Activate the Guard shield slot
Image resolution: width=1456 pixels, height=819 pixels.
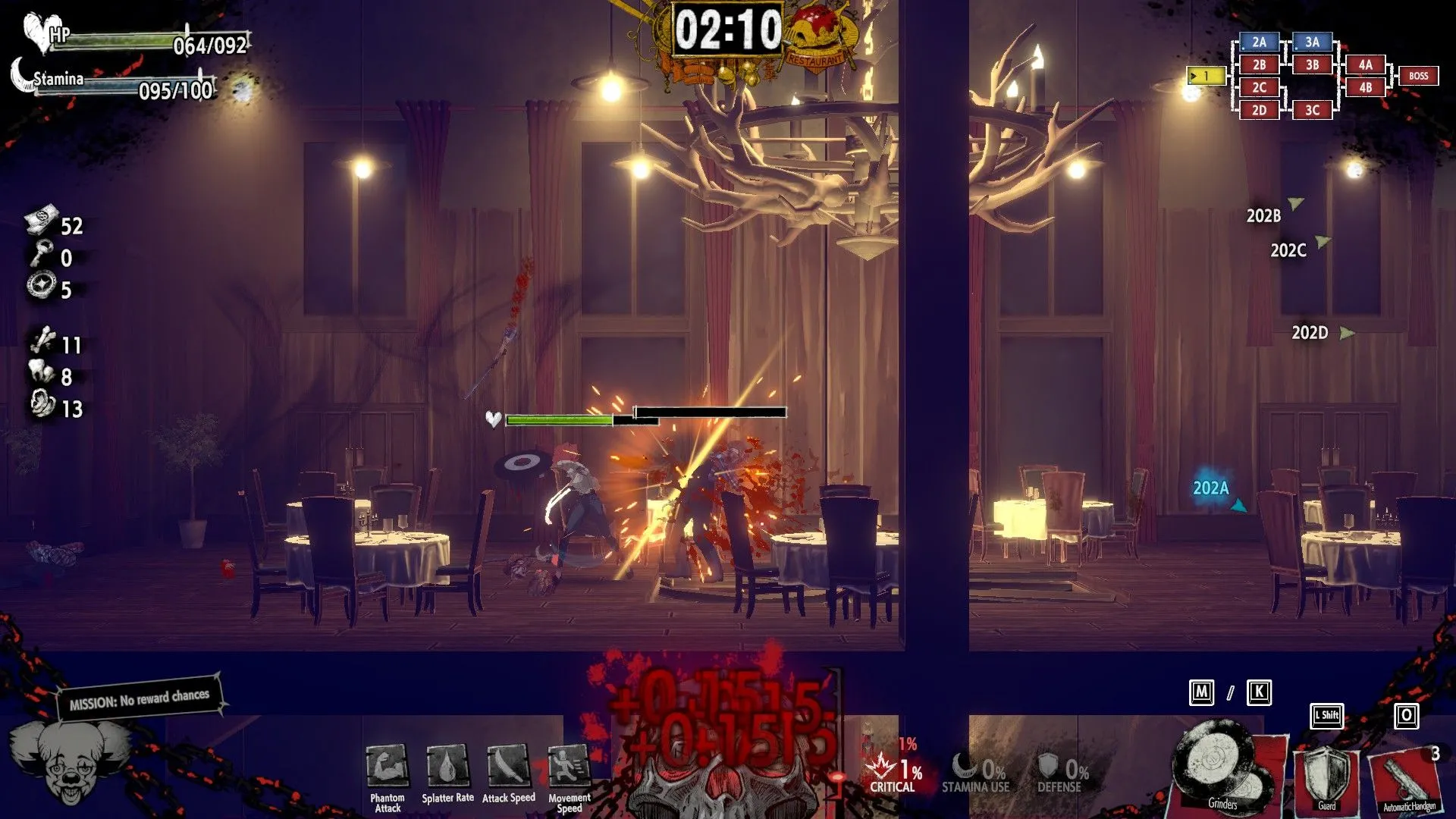pyautogui.click(x=1326, y=775)
